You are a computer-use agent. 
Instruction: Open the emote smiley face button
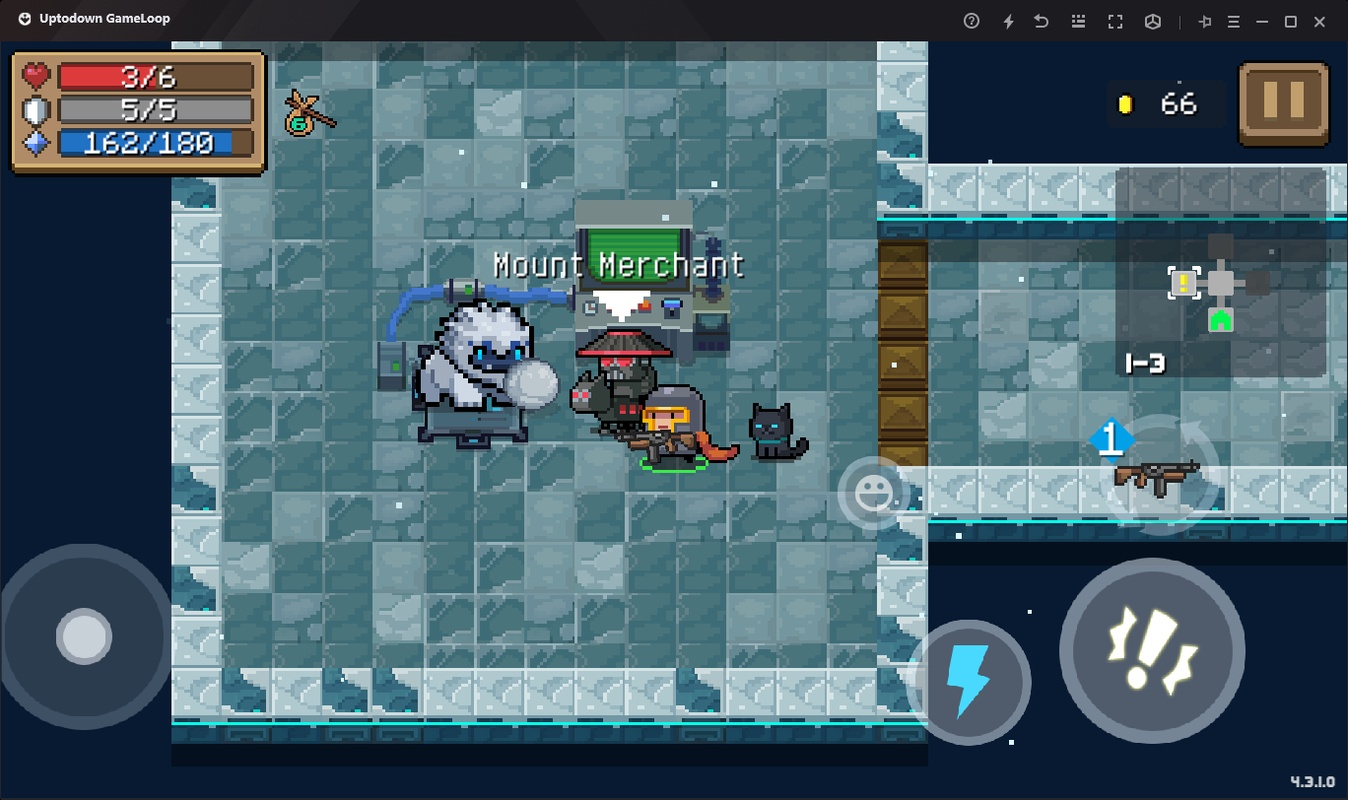pos(872,493)
